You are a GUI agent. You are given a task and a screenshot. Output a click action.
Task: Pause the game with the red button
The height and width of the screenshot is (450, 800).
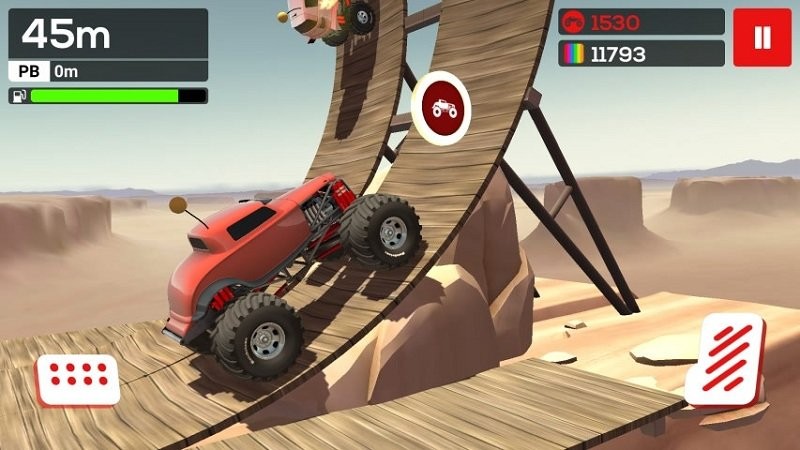[x=761, y=38]
